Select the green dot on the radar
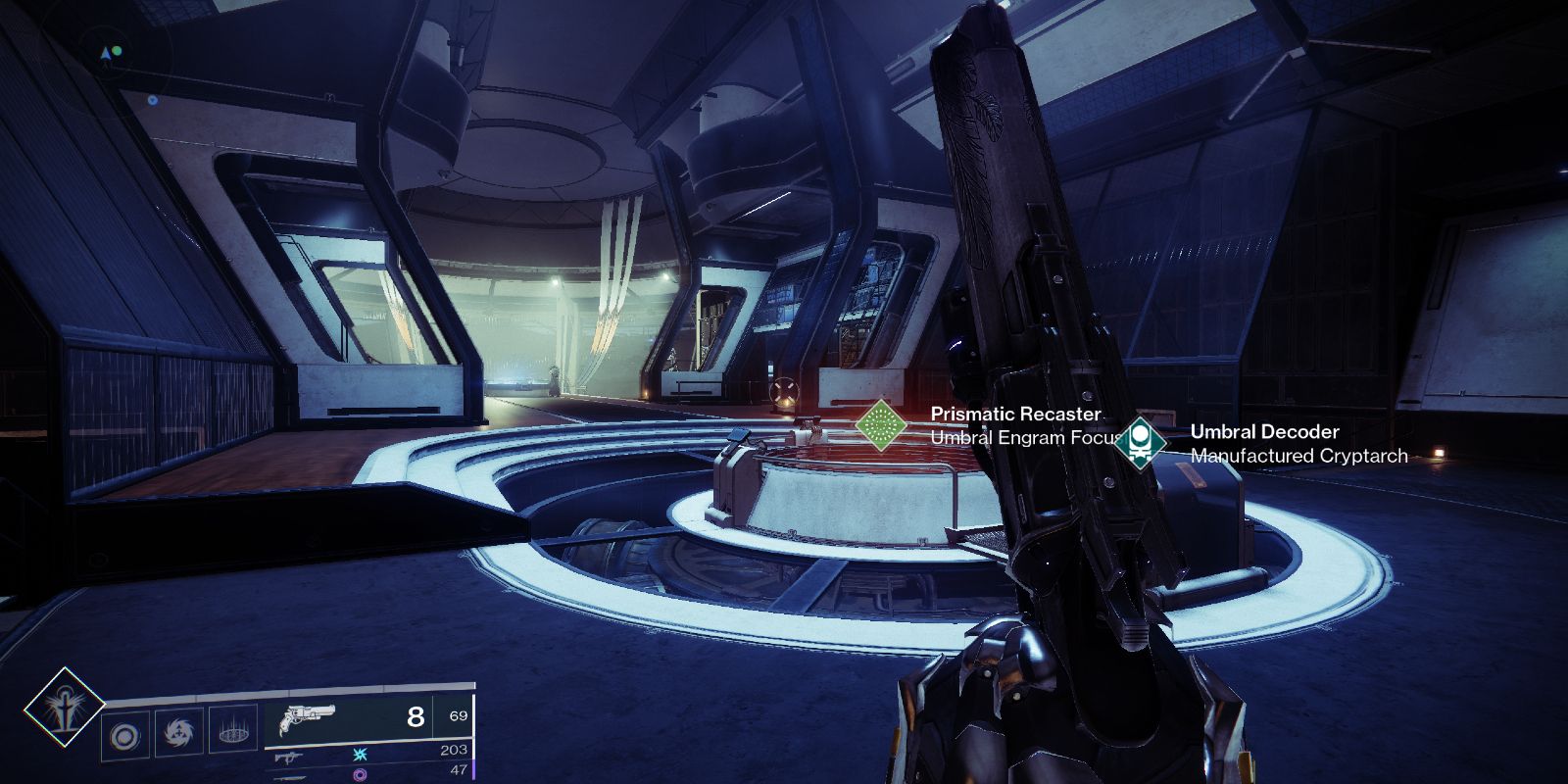Image resolution: width=1568 pixels, height=784 pixels. point(118,51)
